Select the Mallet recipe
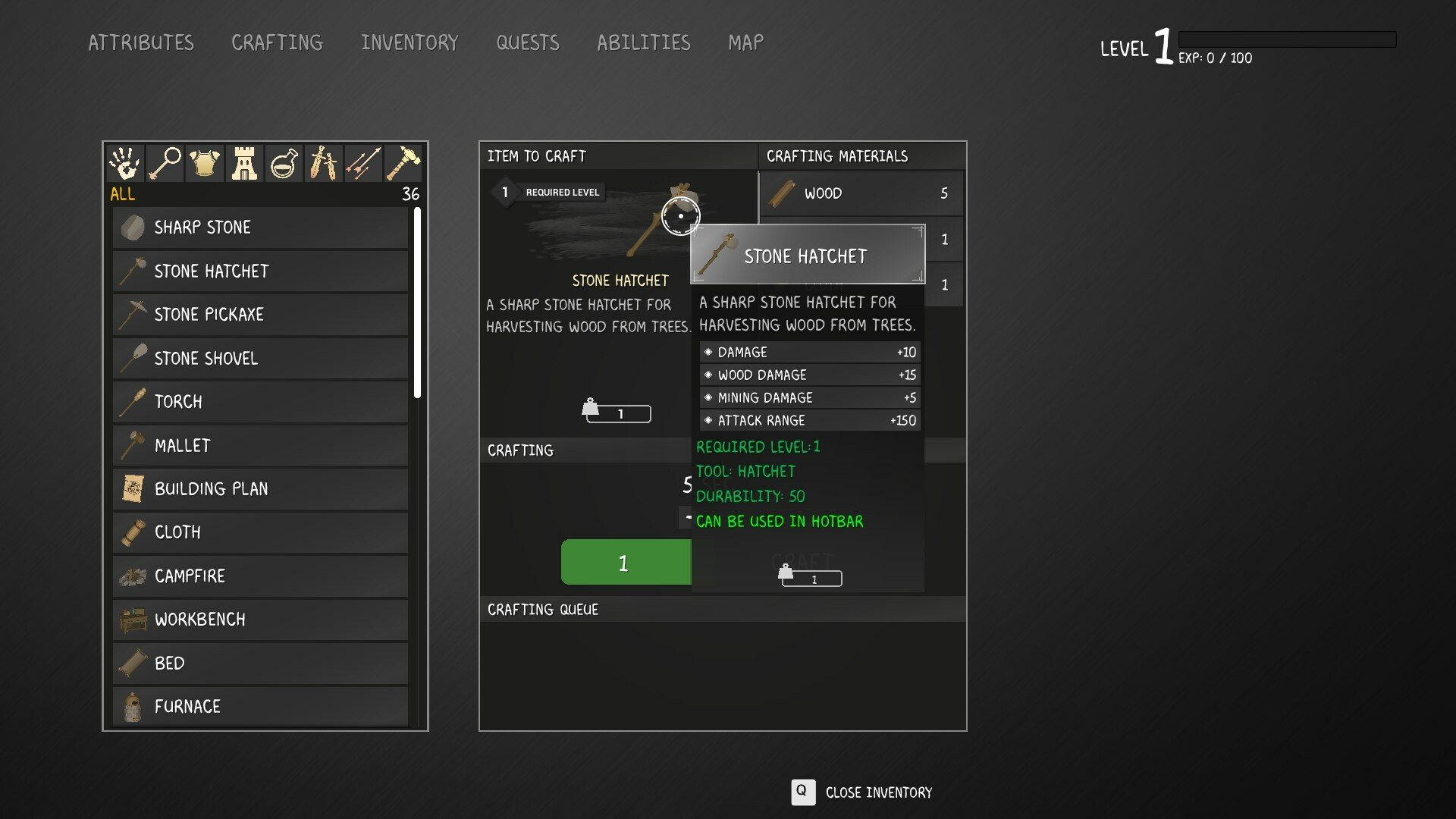 (260, 445)
